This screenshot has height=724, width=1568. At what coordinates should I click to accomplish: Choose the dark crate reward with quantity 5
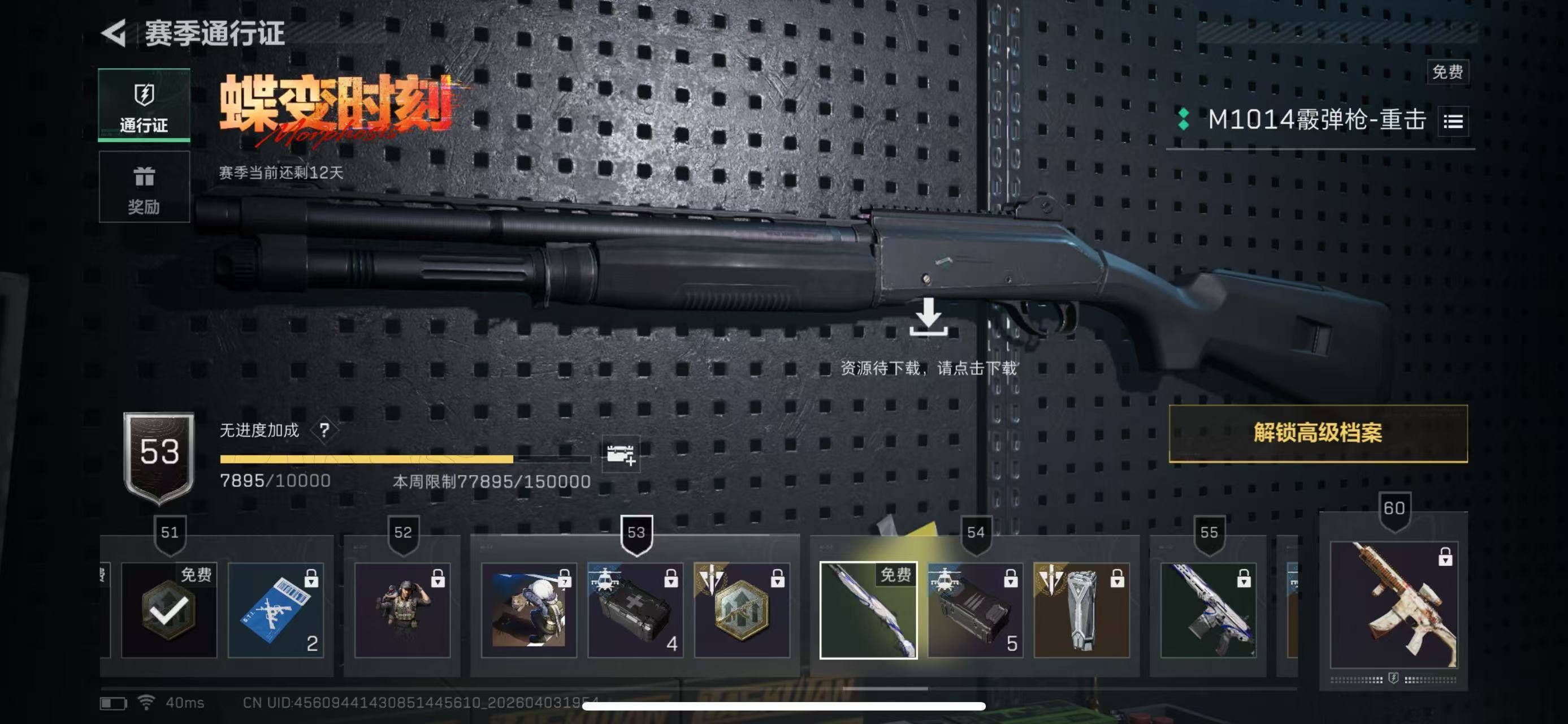point(975,610)
